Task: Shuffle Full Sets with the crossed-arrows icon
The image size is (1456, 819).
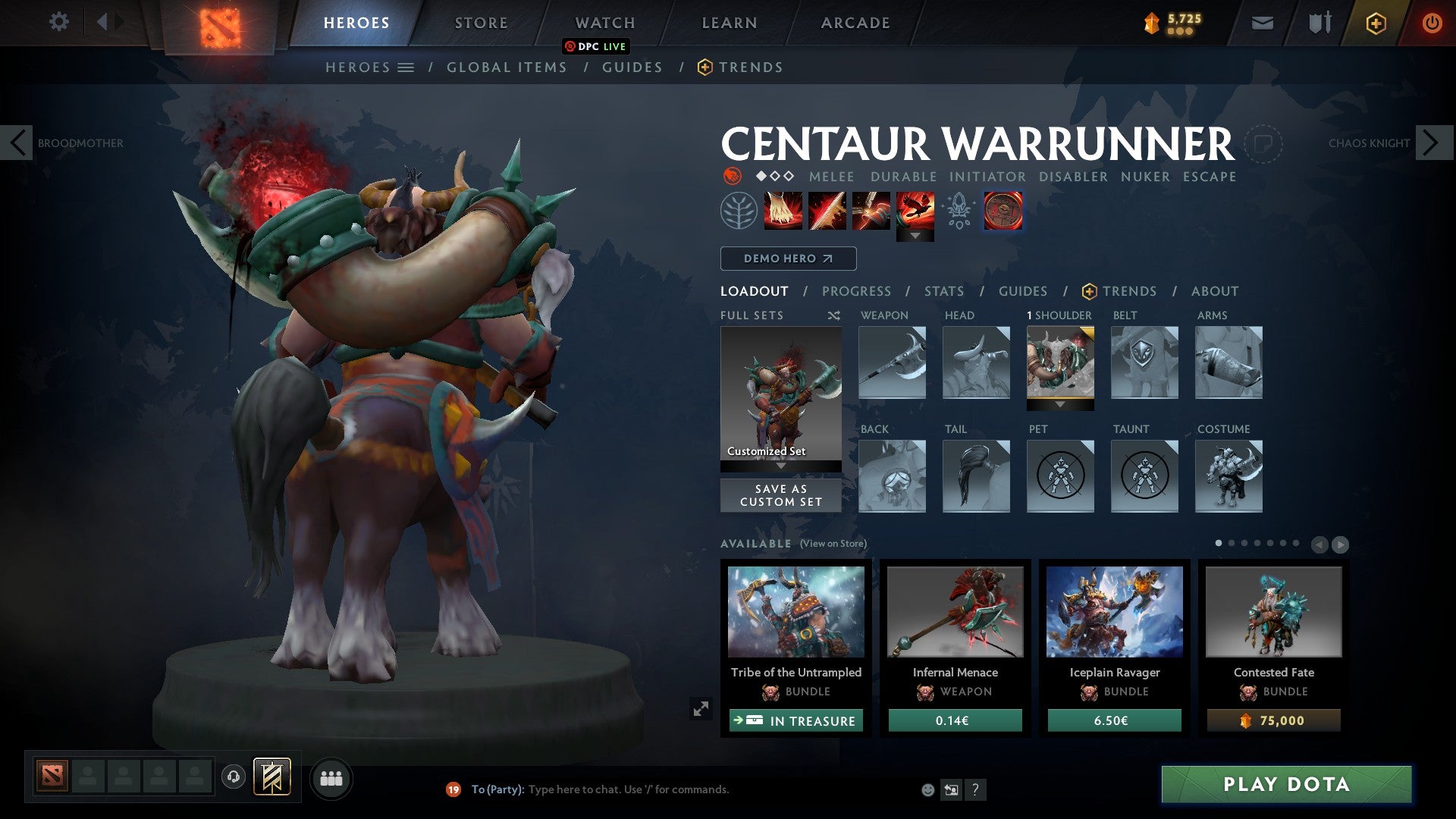Action: (834, 315)
